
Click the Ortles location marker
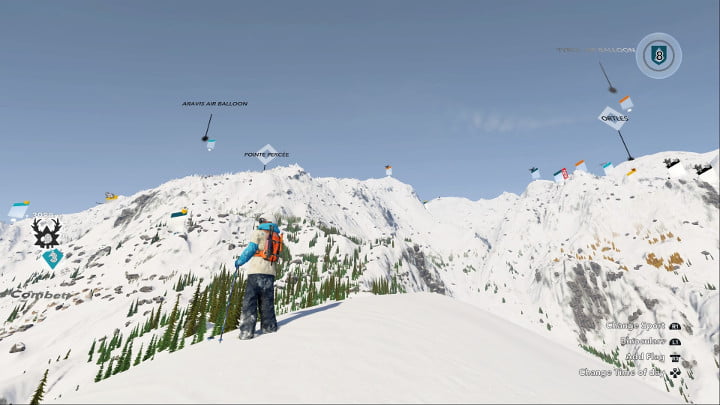[613, 118]
